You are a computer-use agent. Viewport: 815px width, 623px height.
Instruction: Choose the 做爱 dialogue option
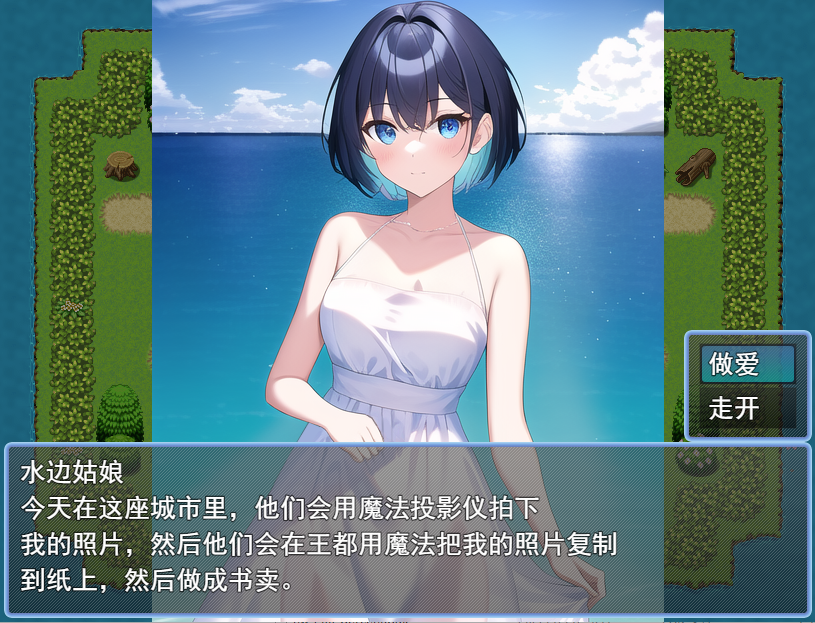click(x=747, y=365)
